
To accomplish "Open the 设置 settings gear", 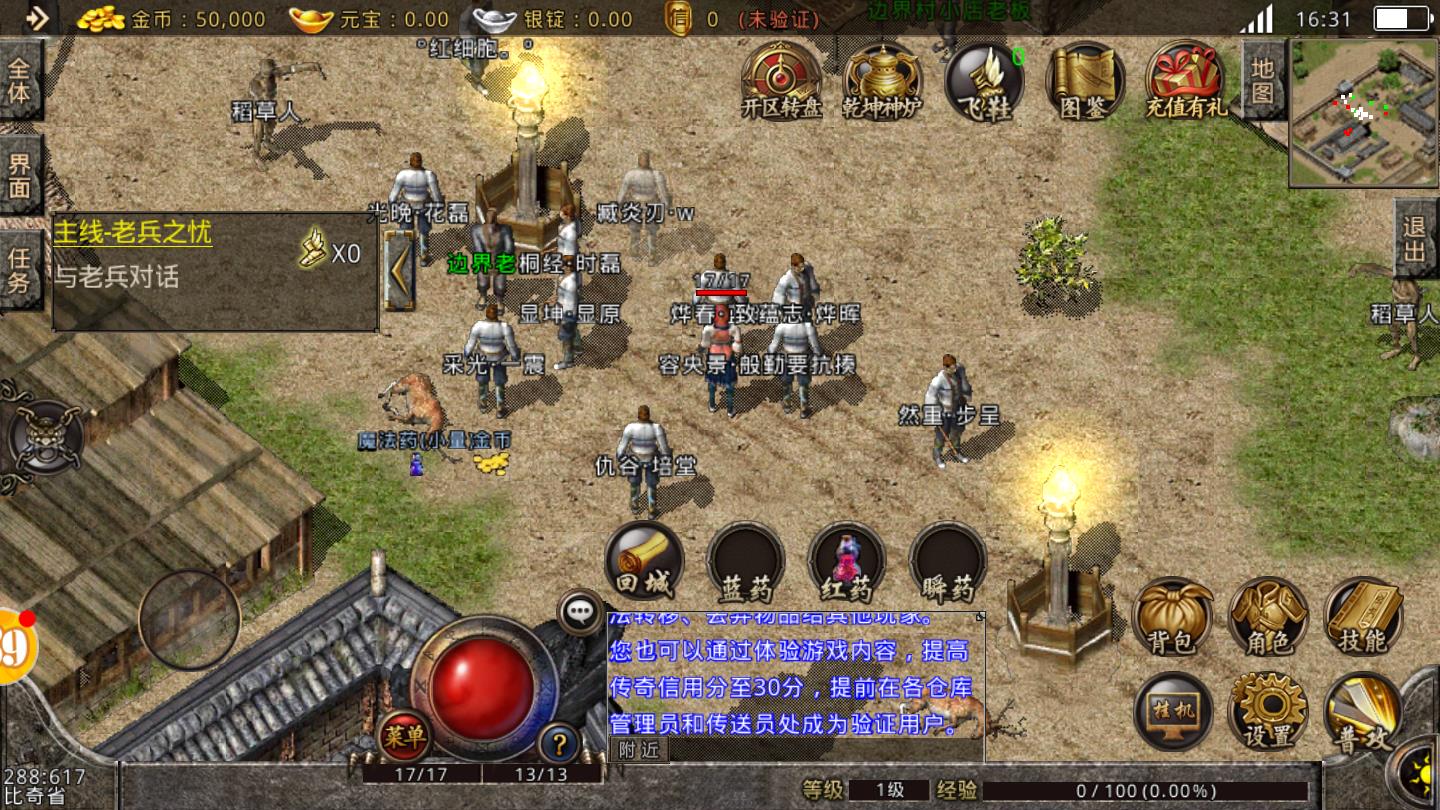I will pyautogui.click(x=1268, y=710).
